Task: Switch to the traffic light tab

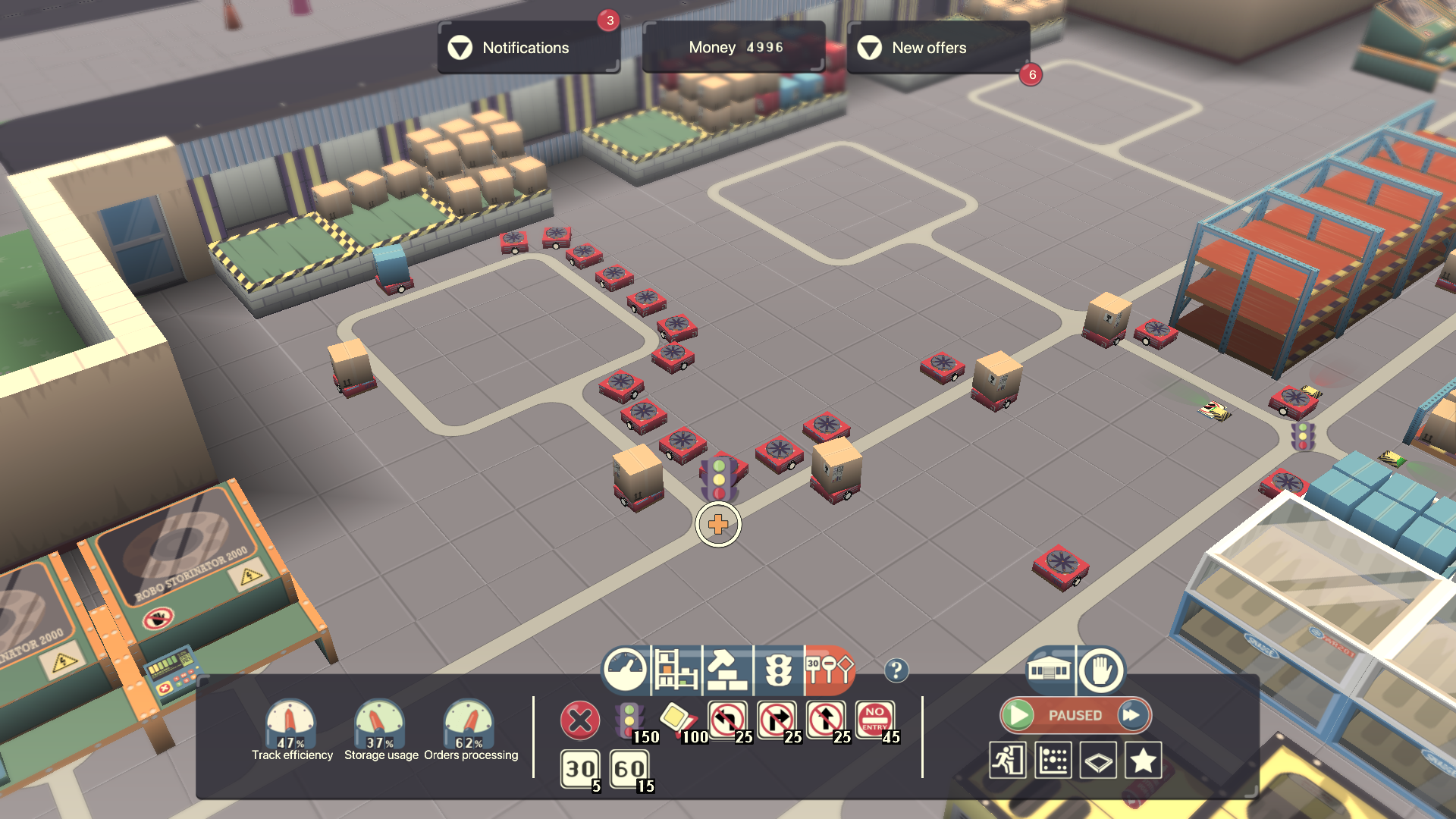Action: 778,670
